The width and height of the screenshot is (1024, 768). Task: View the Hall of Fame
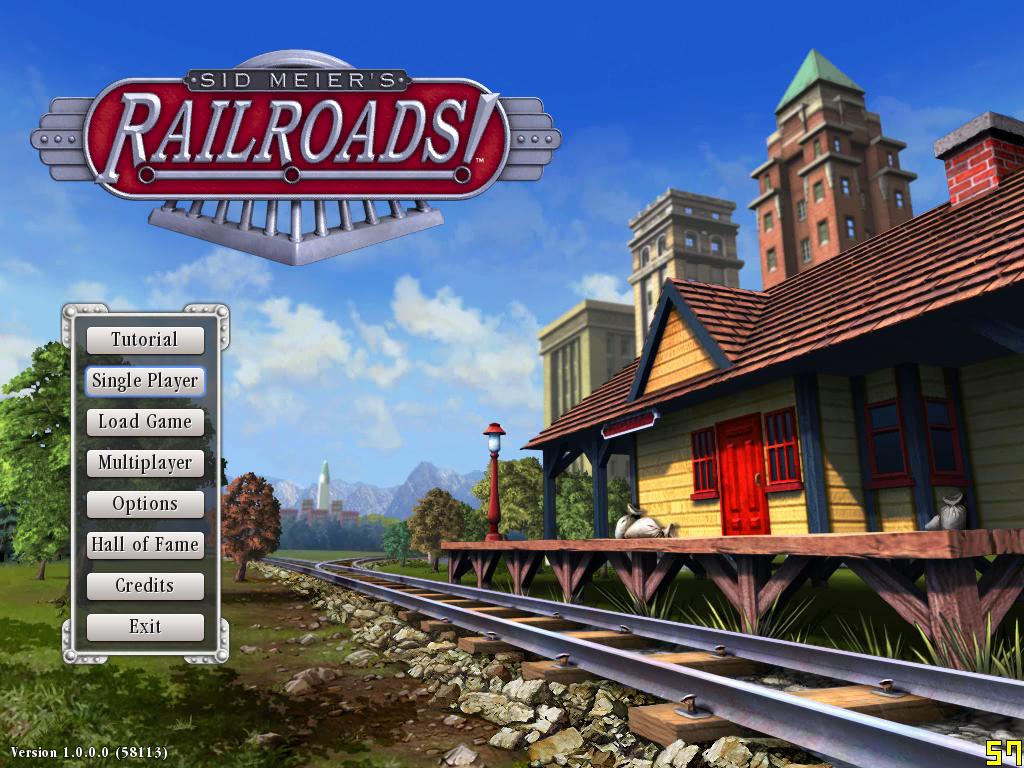tap(145, 545)
